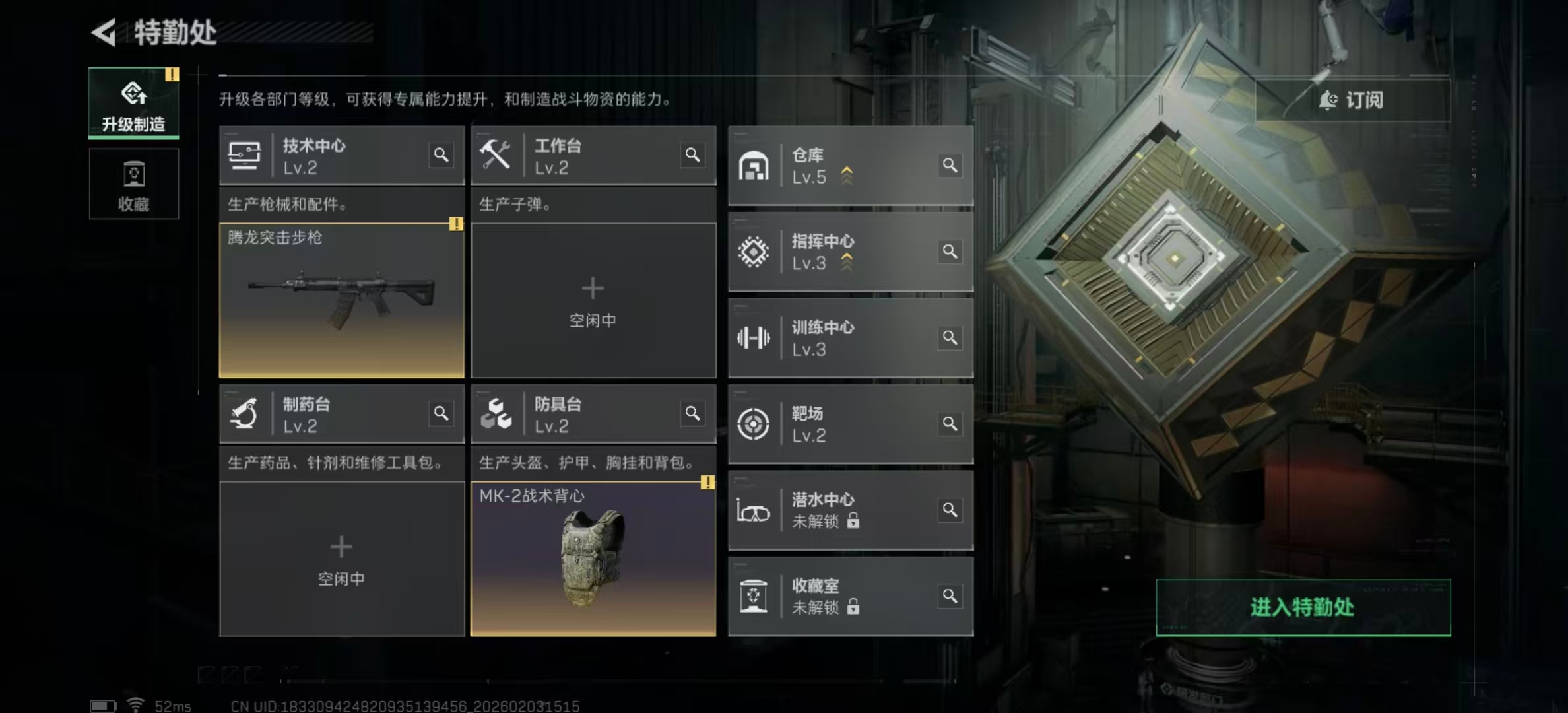This screenshot has width=1568, height=713.
Task: Switch to the 收藏 tab
Action: (x=134, y=184)
